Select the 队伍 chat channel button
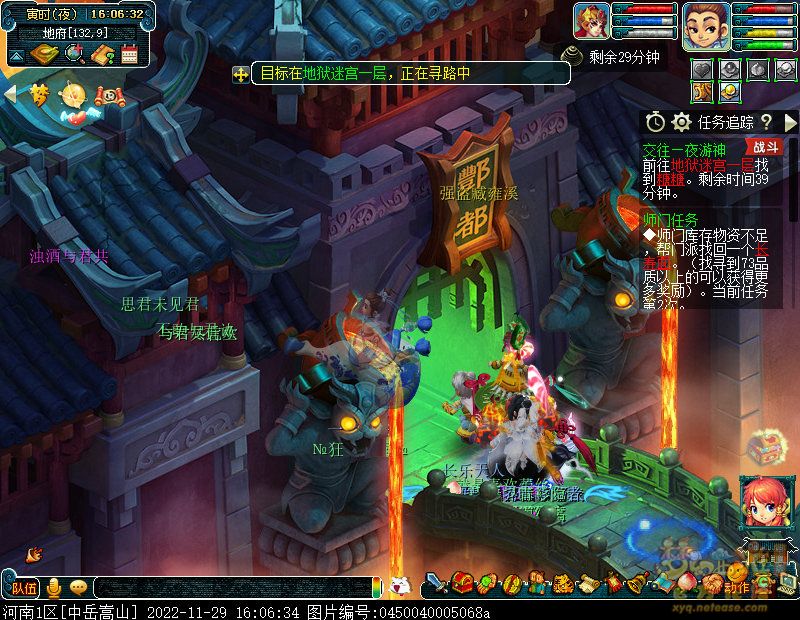The image size is (800, 620). tap(25, 587)
